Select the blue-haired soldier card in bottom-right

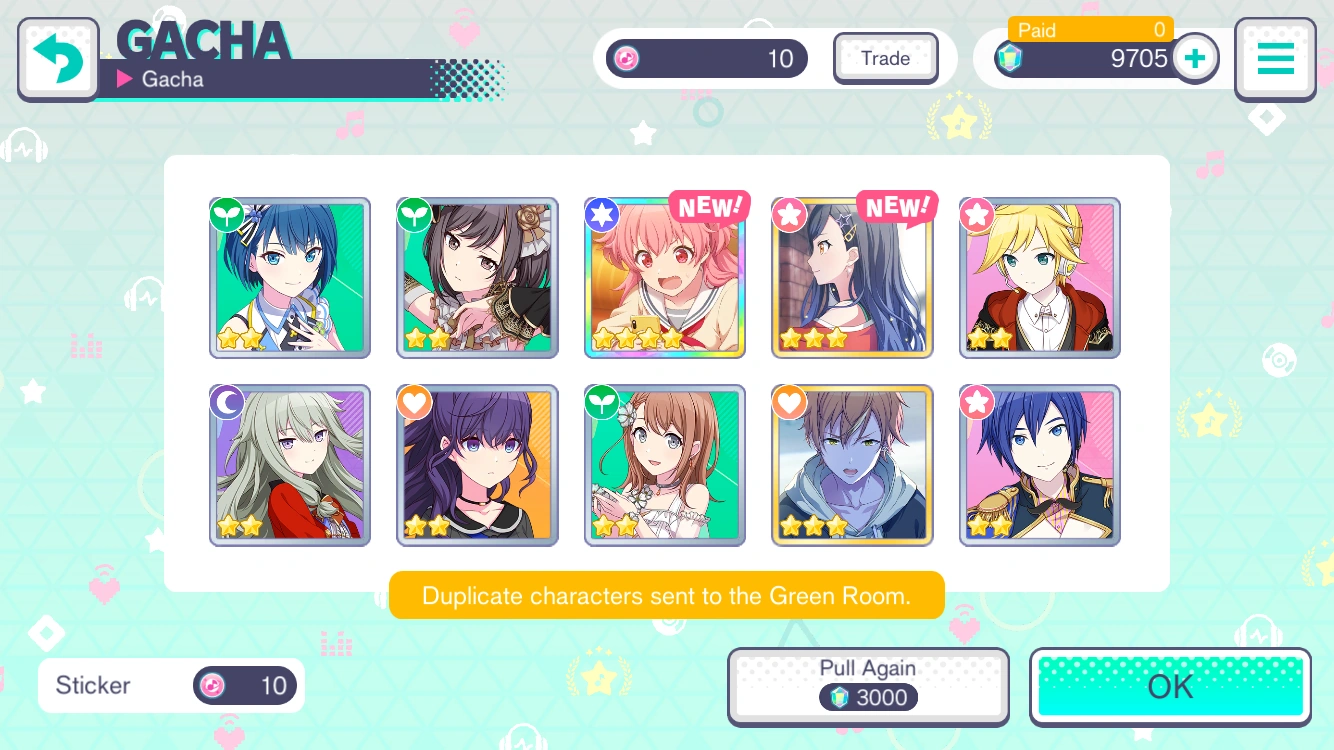1040,465
